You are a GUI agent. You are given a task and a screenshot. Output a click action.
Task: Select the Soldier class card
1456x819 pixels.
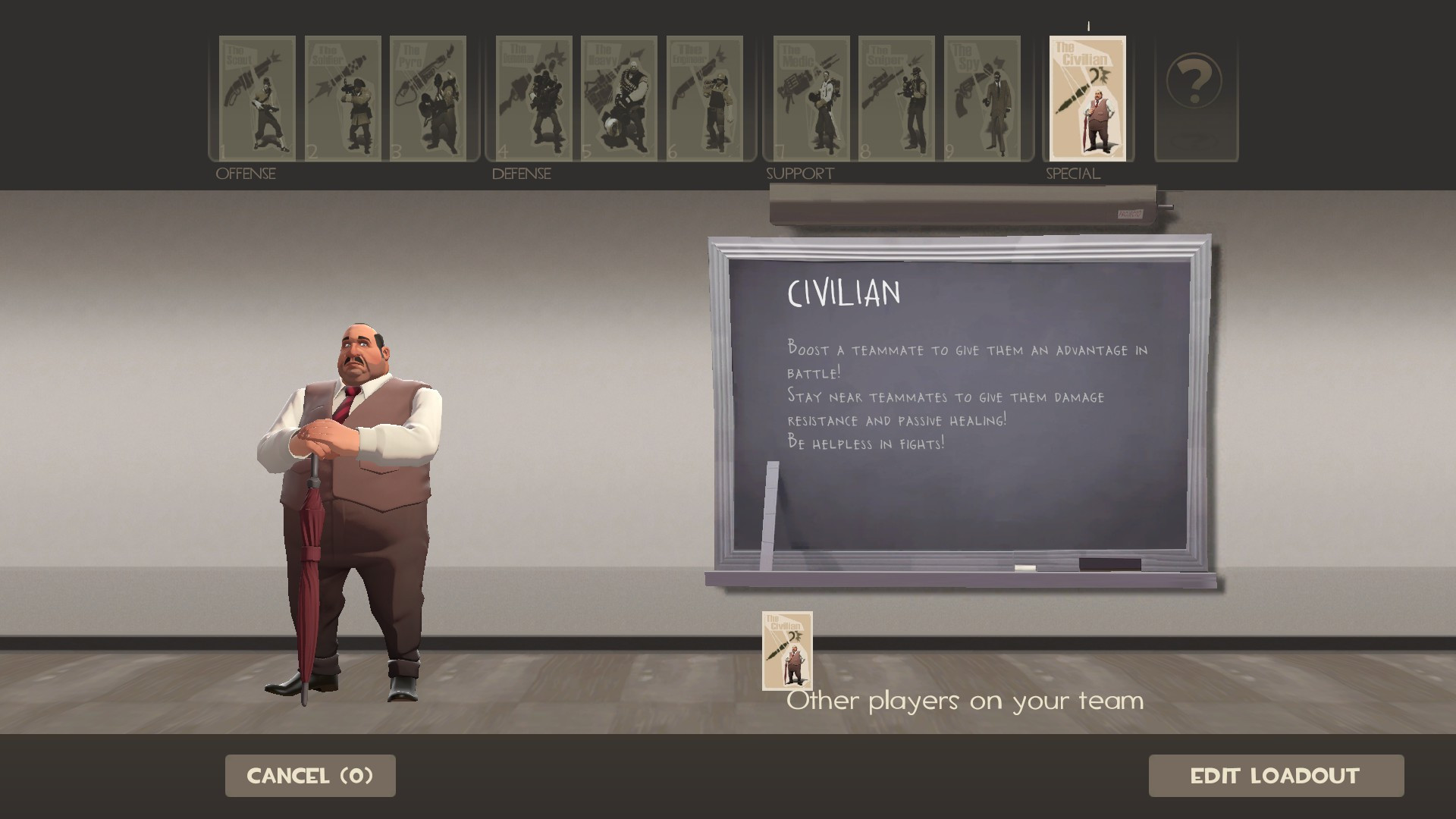pos(343,99)
